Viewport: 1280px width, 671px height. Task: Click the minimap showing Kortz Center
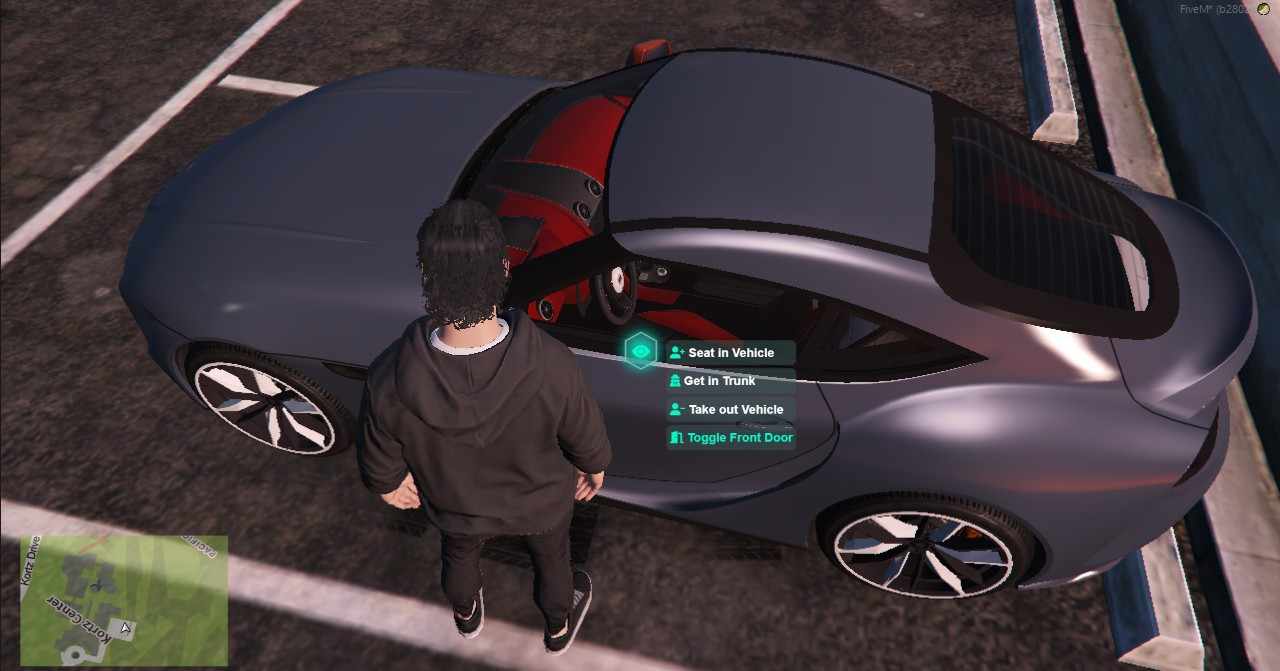click(124, 599)
